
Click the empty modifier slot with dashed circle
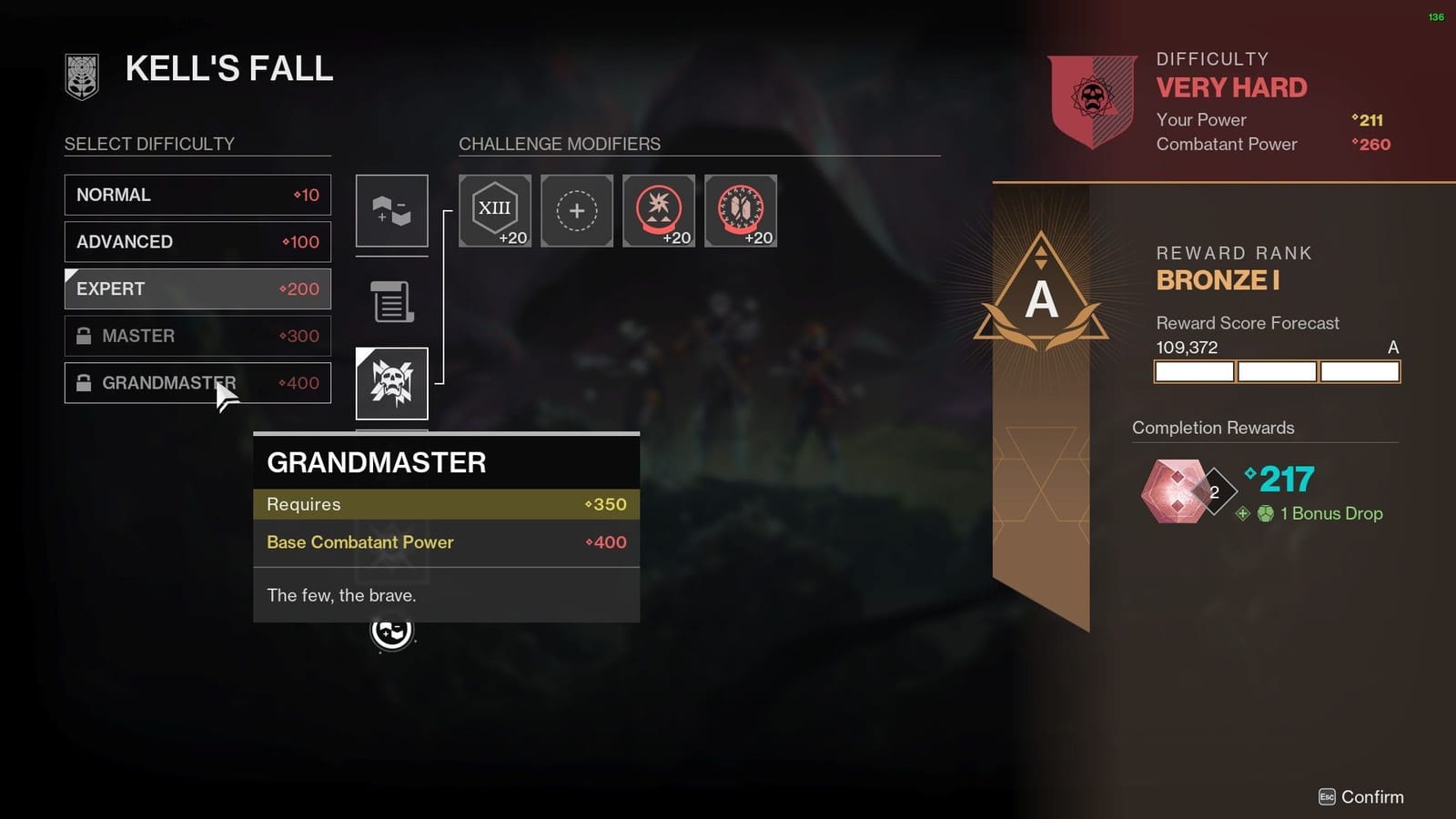(576, 210)
